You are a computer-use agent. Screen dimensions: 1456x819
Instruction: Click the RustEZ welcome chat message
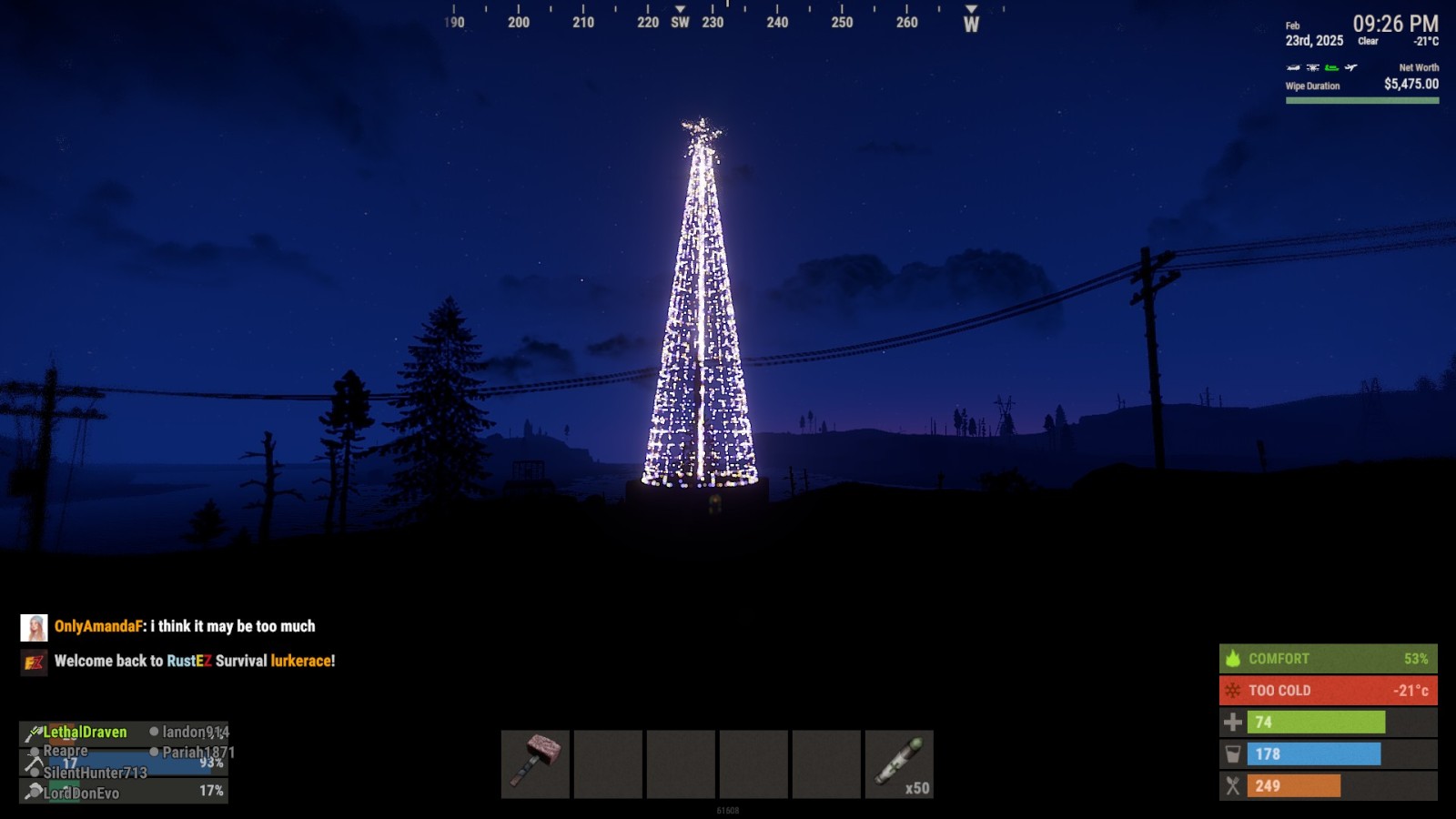click(194, 661)
